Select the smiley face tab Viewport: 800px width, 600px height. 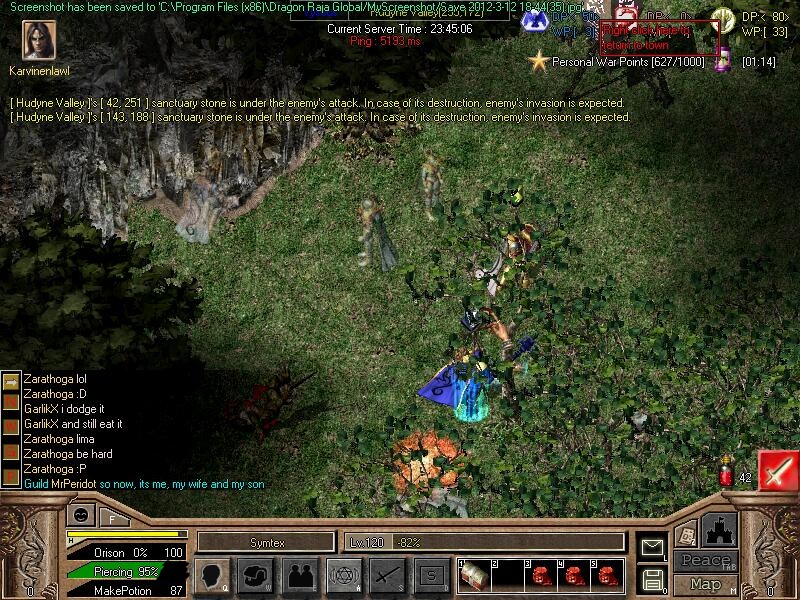pyautogui.click(x=80, y=516)
